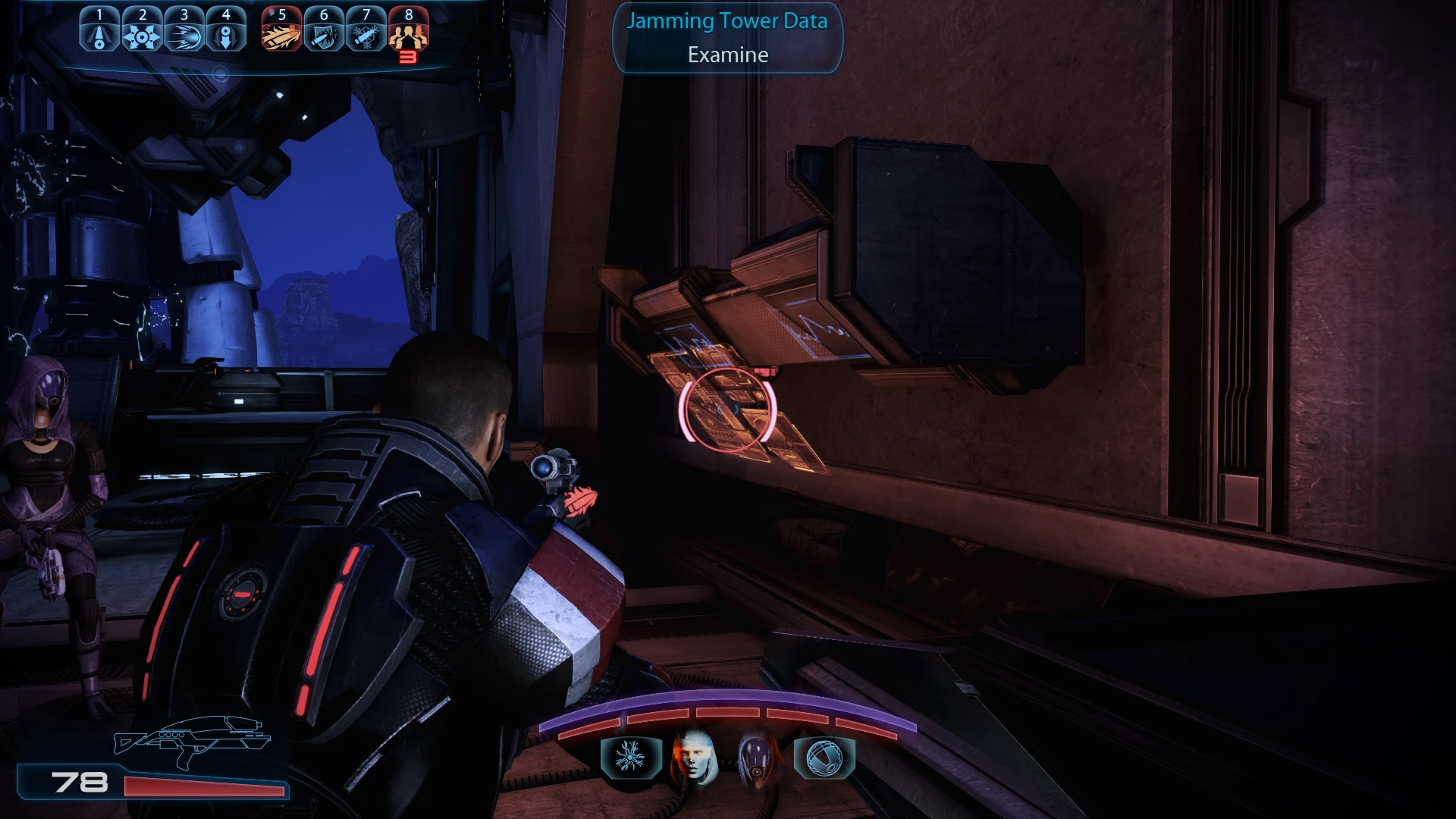The image size is (1456, 819).
Task: Select the Jamming Tower Data title
Action: pos(726,21)
